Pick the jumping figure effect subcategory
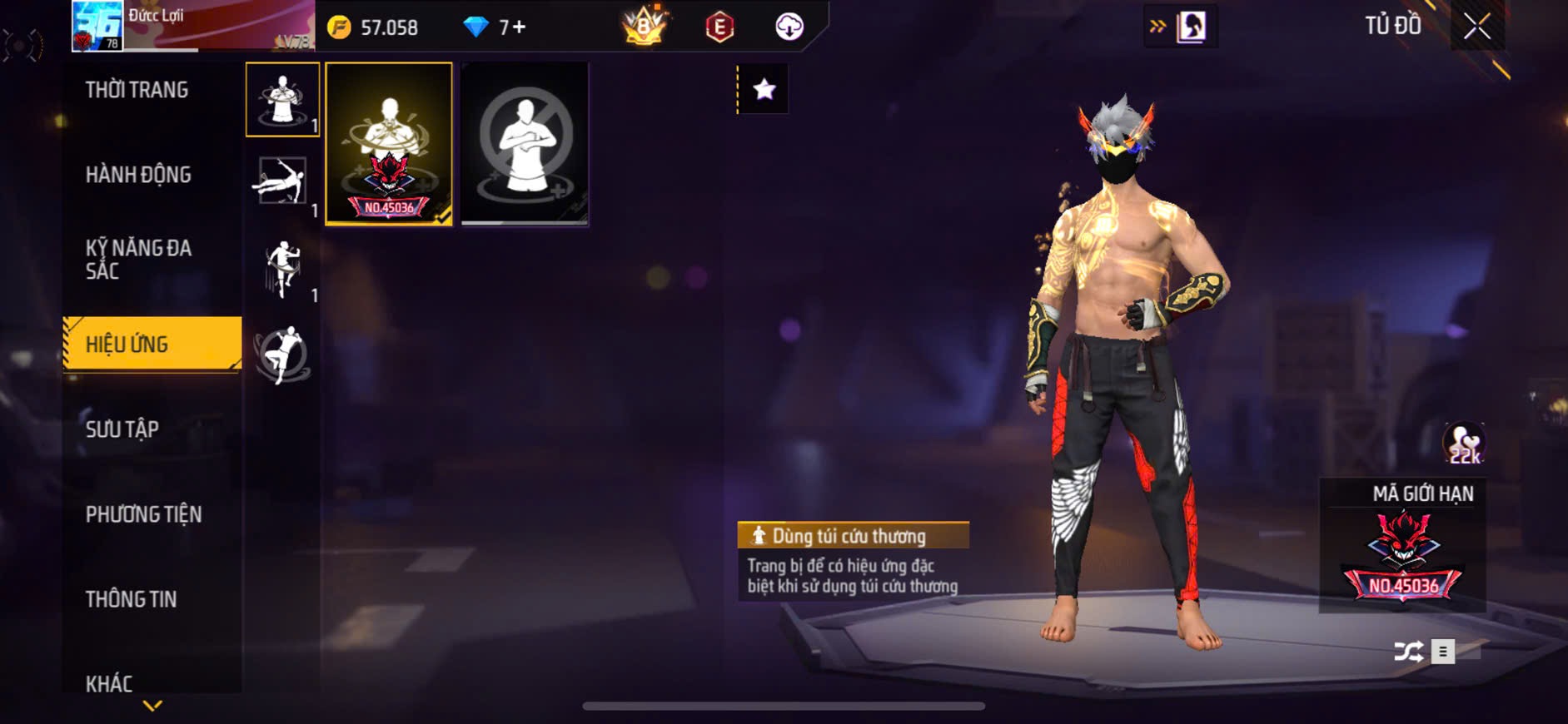Viewport: 1568px width, 724px height. click(282, 268)
